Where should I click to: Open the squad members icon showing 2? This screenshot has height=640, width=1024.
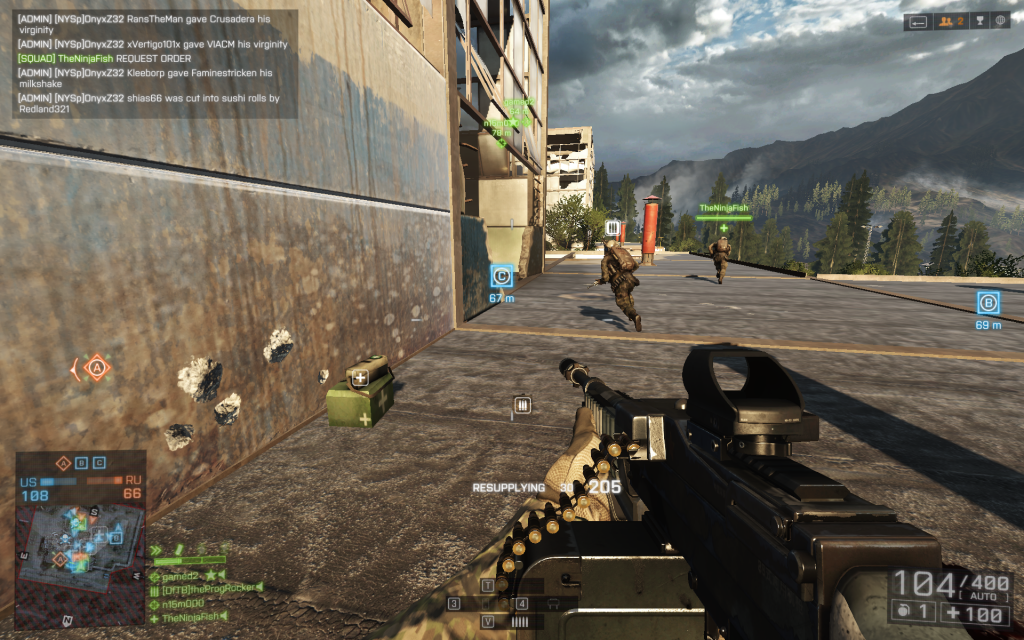point(948,21)
